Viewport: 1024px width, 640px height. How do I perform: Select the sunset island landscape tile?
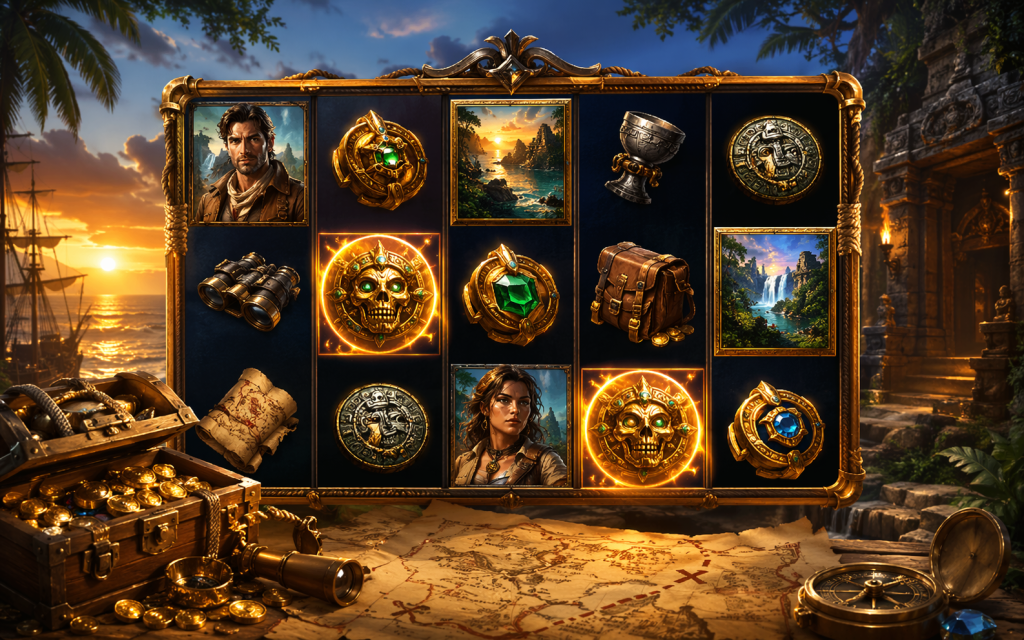pos(511,161)
